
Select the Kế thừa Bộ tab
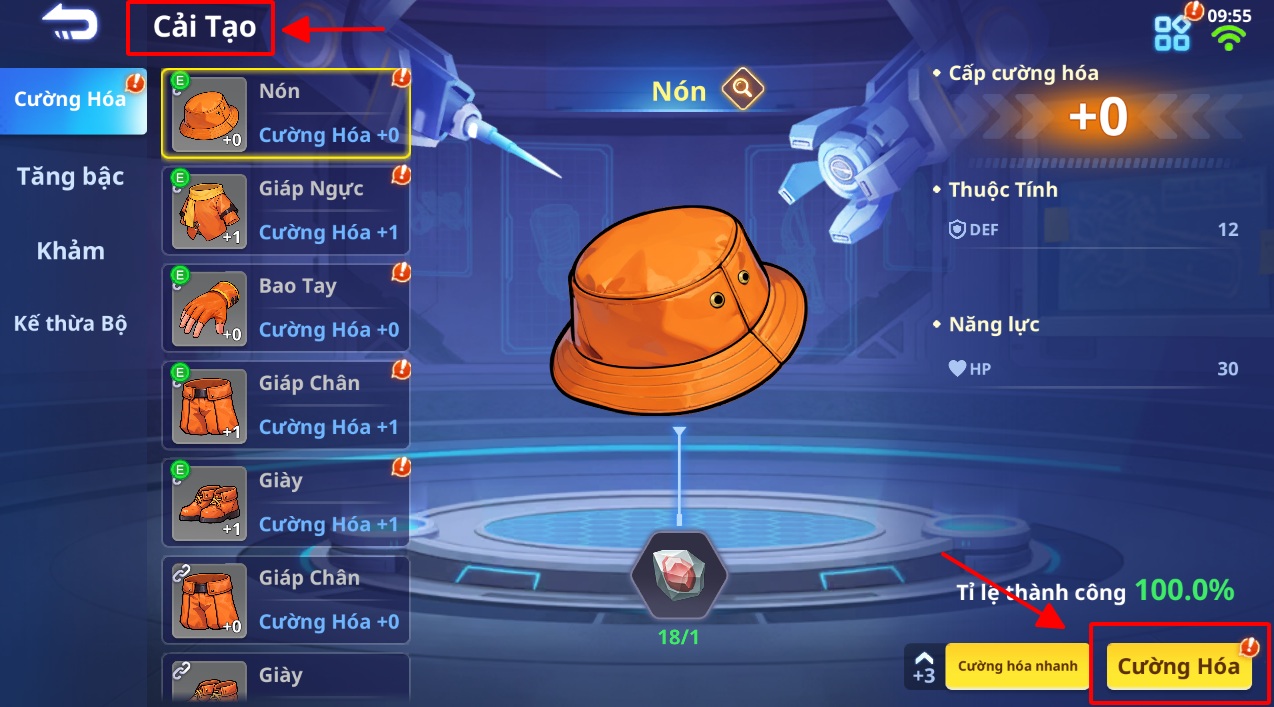point(71,324)
